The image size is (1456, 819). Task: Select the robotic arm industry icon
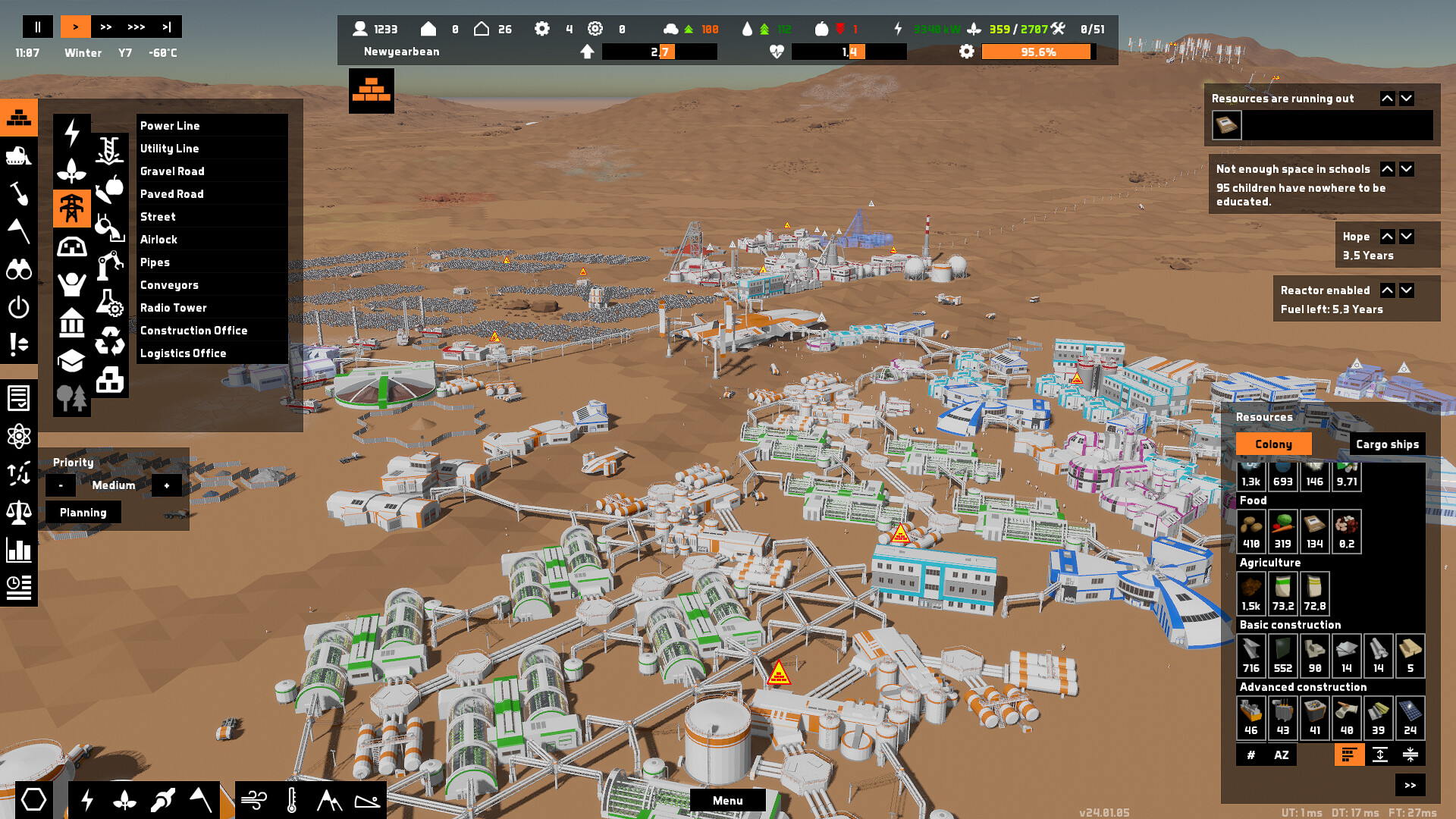point(109,265)
